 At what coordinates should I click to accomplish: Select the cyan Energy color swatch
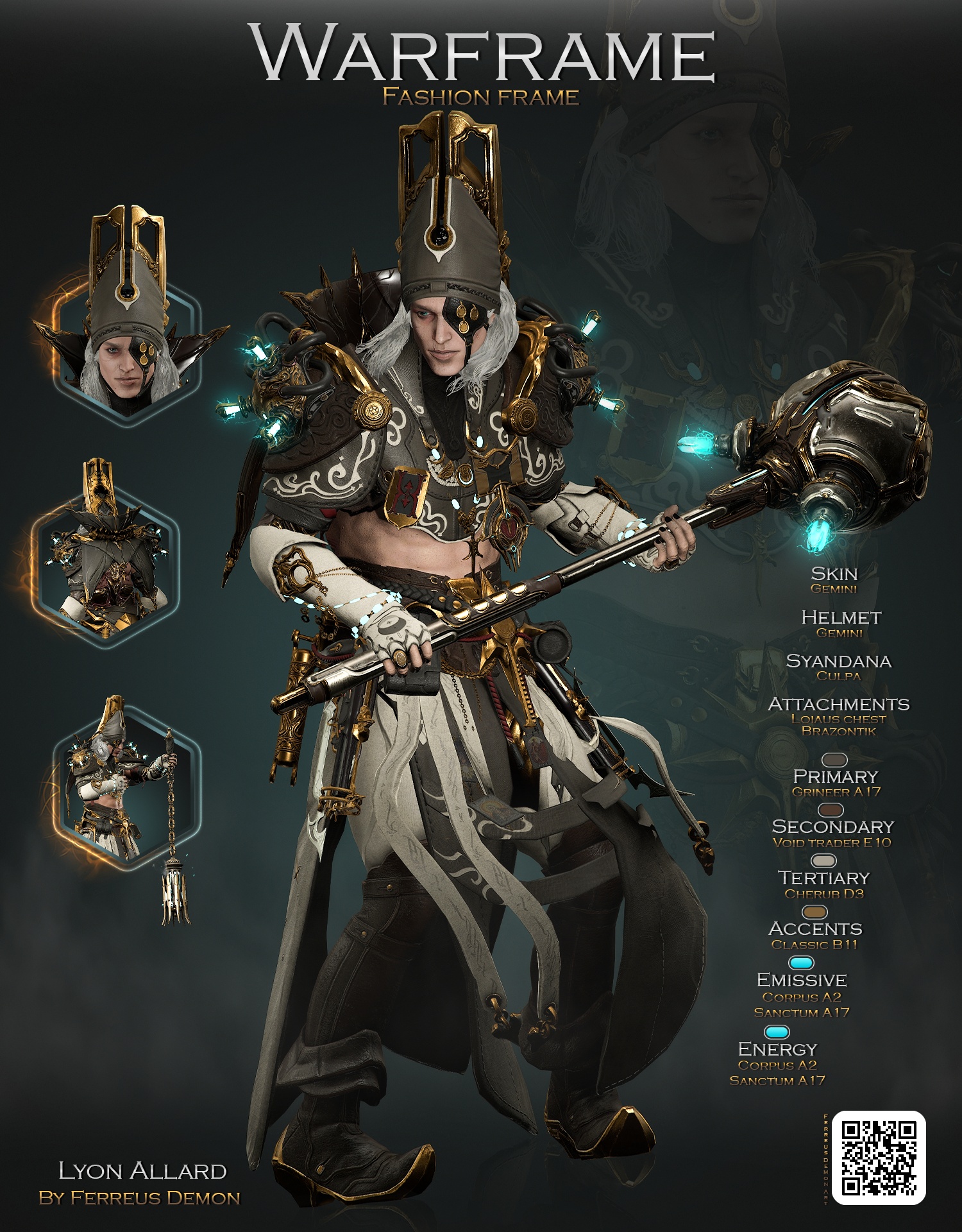point(777,1032)
